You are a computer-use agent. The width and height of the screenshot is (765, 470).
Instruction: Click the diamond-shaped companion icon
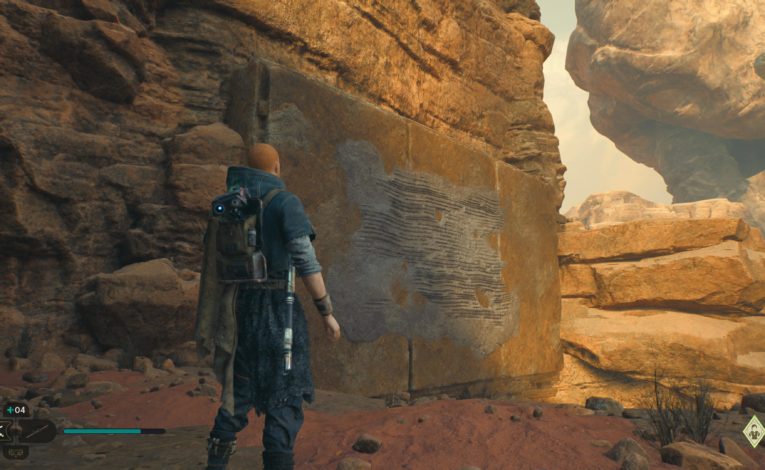tap(754, 431)
